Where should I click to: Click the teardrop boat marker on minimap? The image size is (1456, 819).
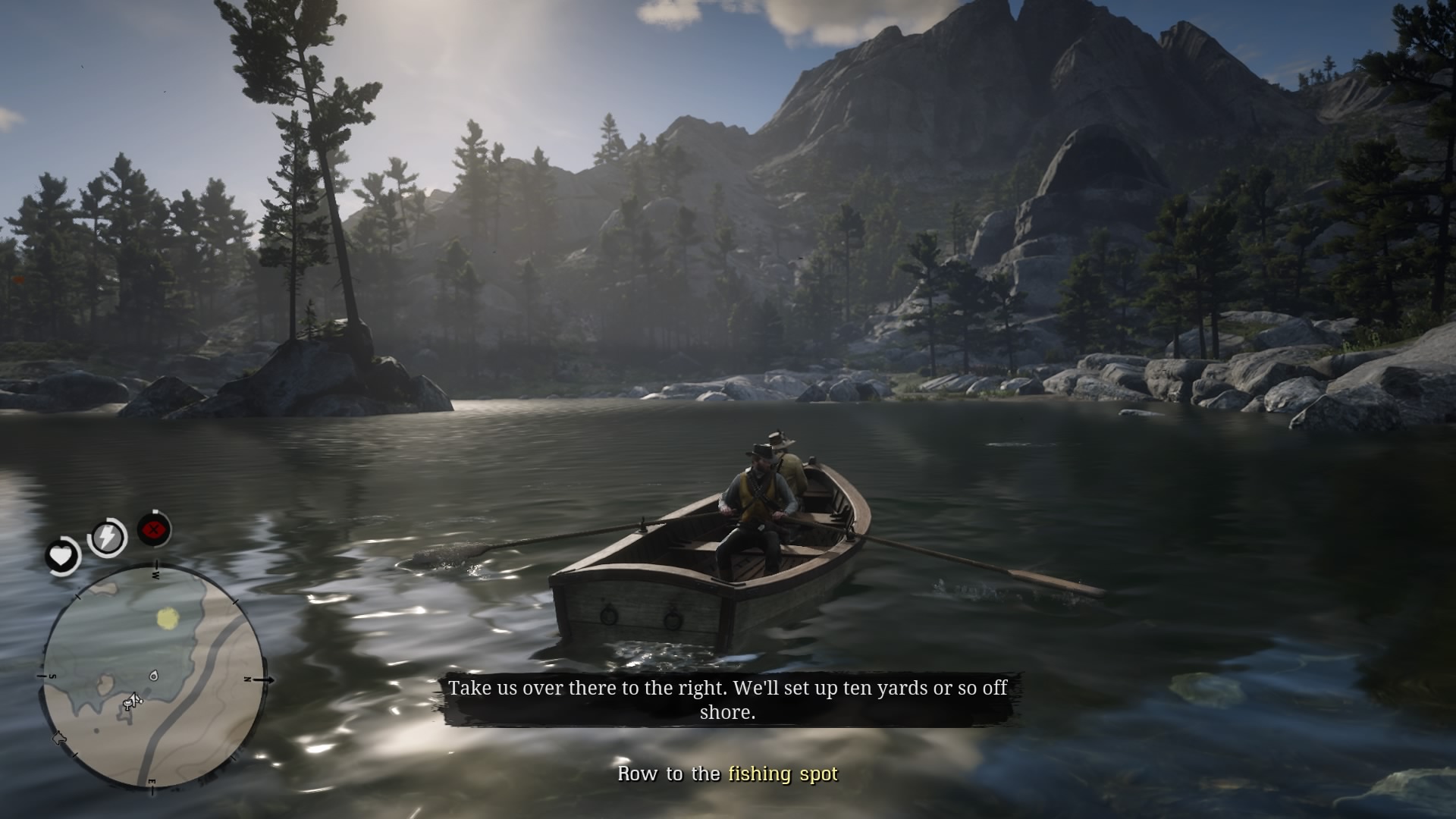(x=154, y=675)
